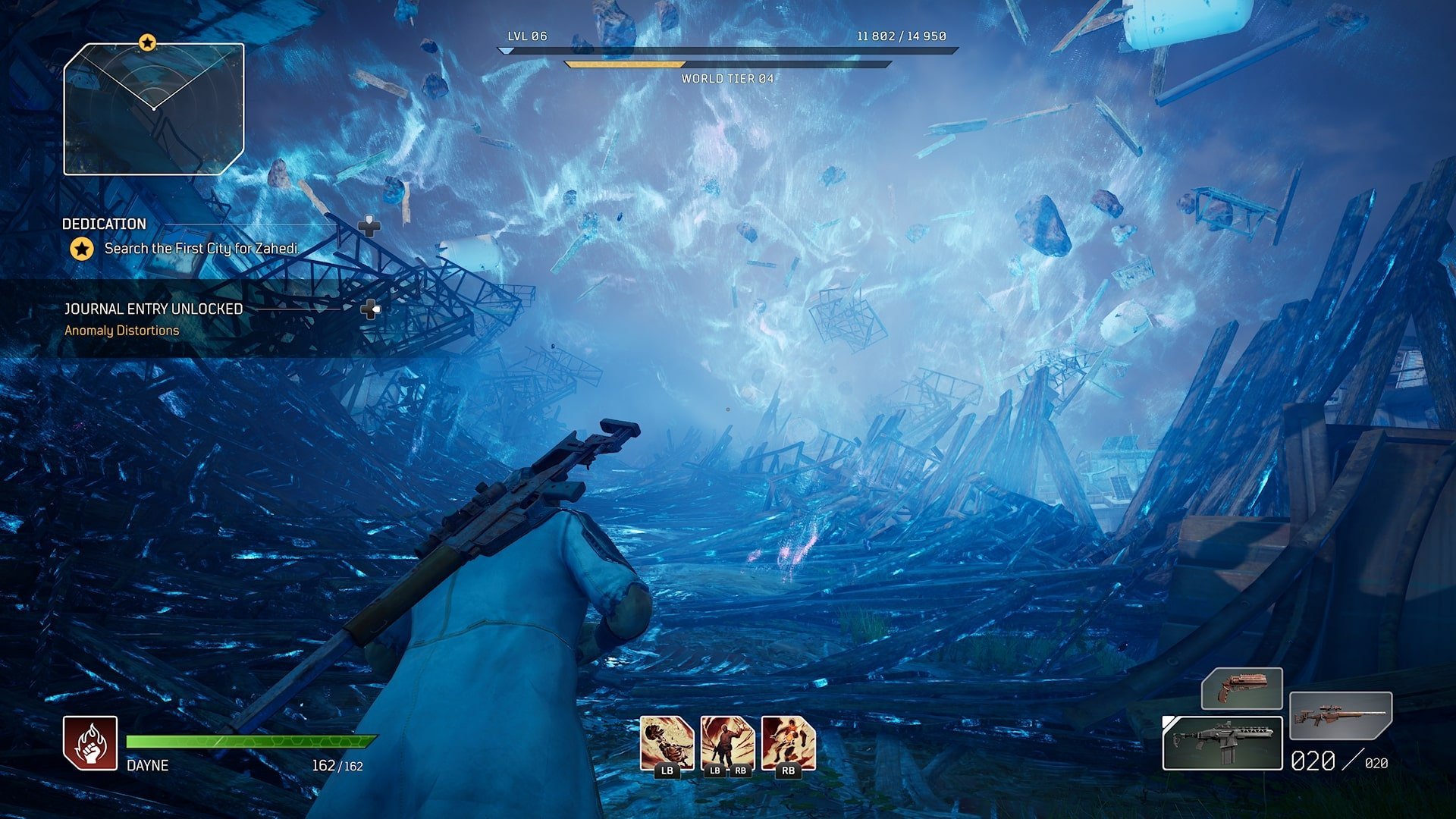Open the minimap in the corner

(154, 110)
